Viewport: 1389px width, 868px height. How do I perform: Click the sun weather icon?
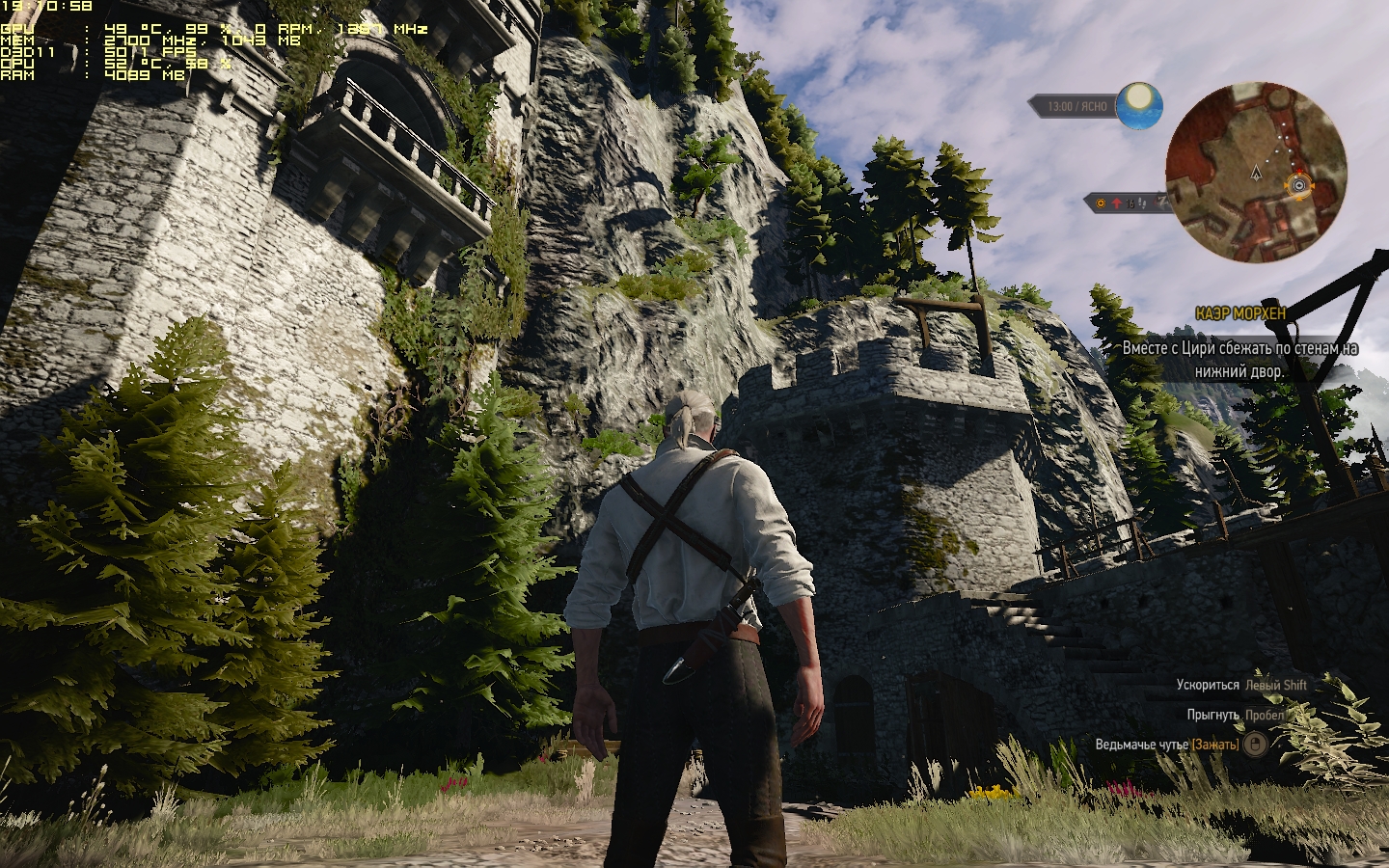pyautogui.click(x=1140, y=104)
